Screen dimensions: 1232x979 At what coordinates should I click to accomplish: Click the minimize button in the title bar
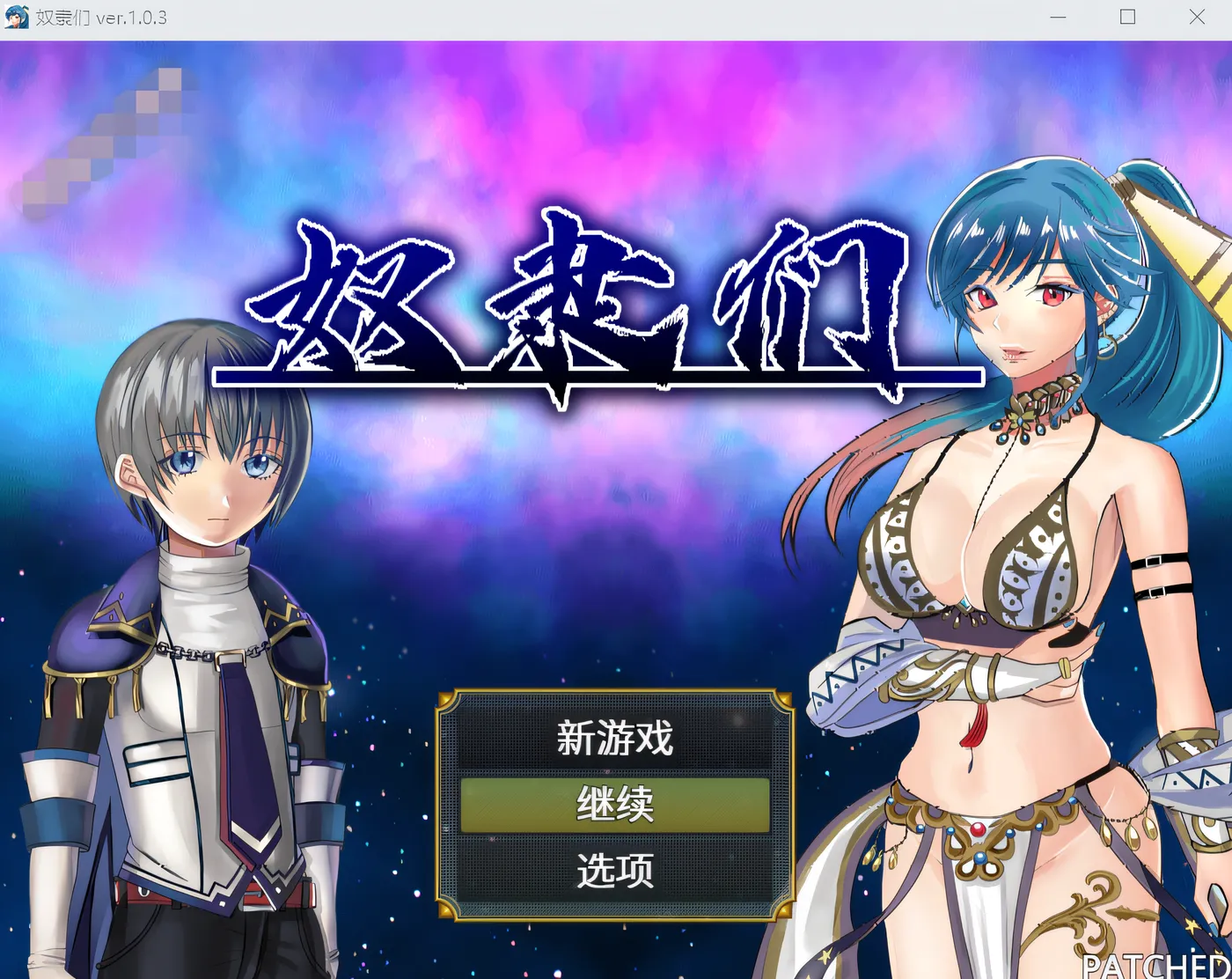(1058, 17)
